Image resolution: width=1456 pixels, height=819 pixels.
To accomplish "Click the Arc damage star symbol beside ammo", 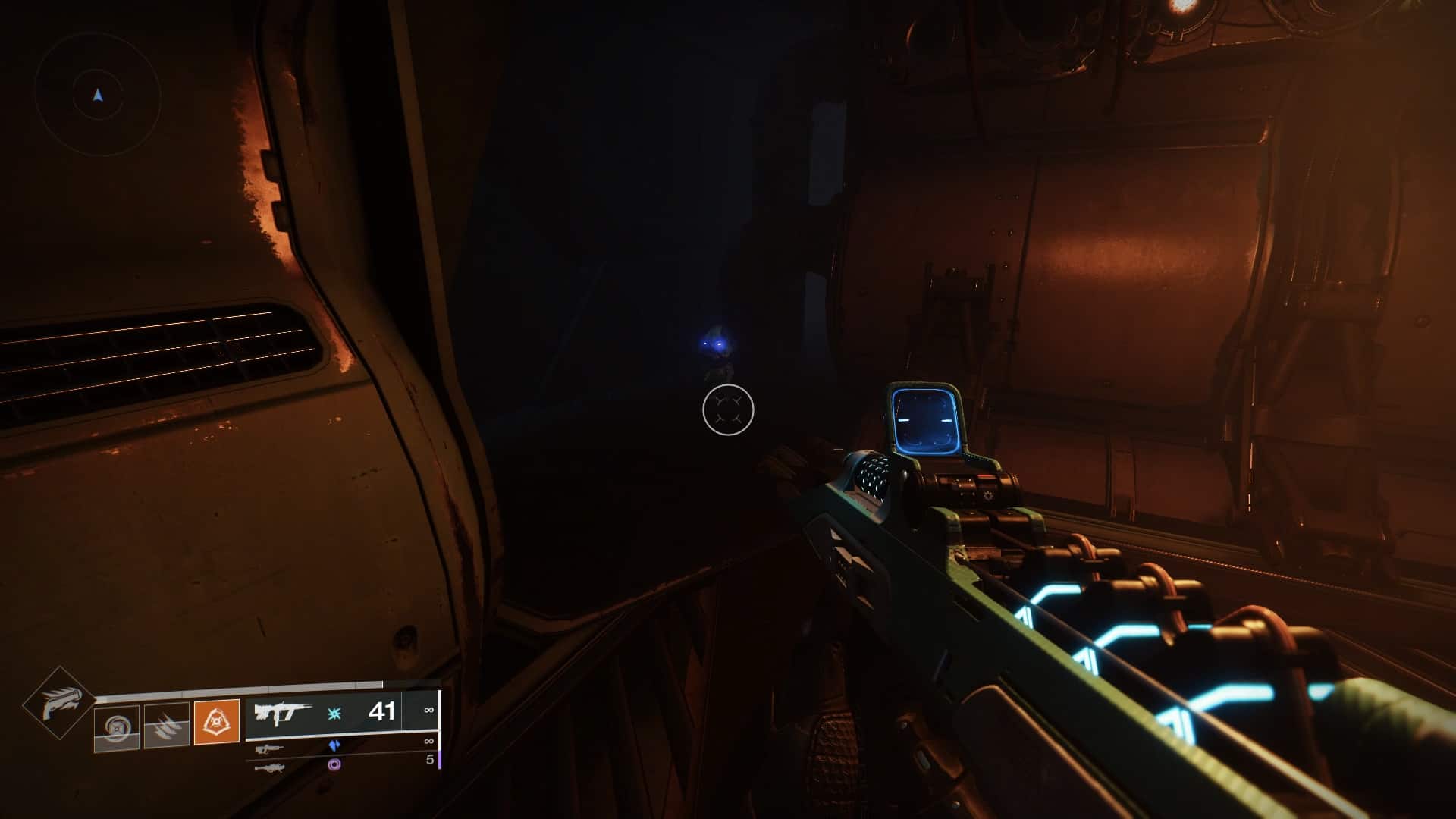I will pos(334,714).
